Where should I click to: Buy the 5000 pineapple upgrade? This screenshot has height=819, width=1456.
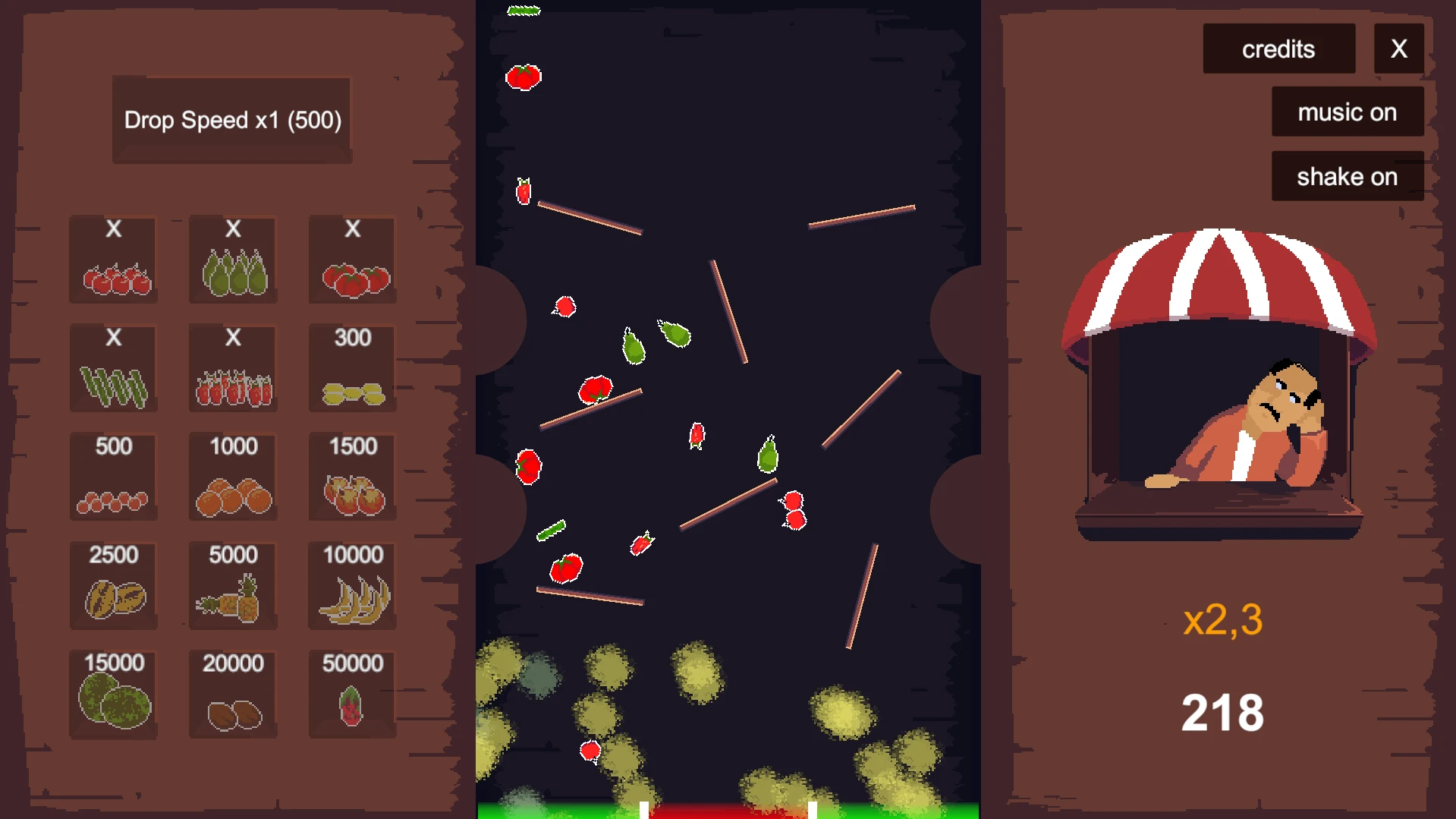(233, 585)
